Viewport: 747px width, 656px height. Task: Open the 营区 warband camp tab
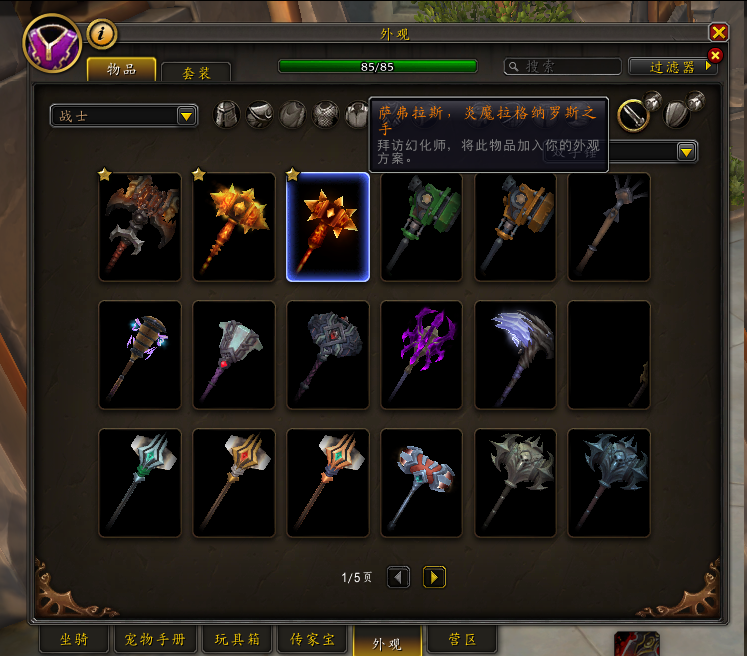(460, 639)
